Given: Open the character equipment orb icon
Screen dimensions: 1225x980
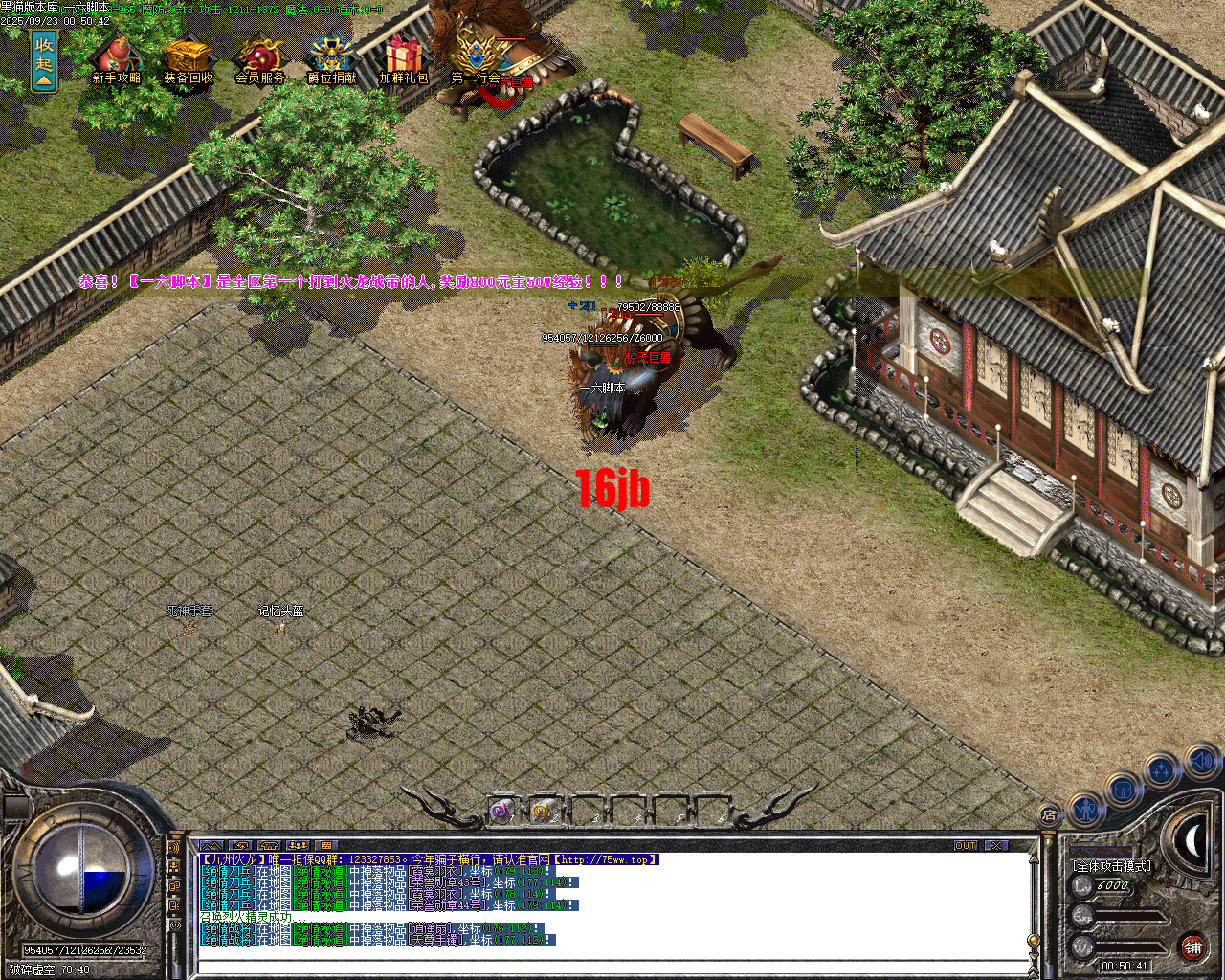Looking at the screenshot, I should tap(1086, 808).
